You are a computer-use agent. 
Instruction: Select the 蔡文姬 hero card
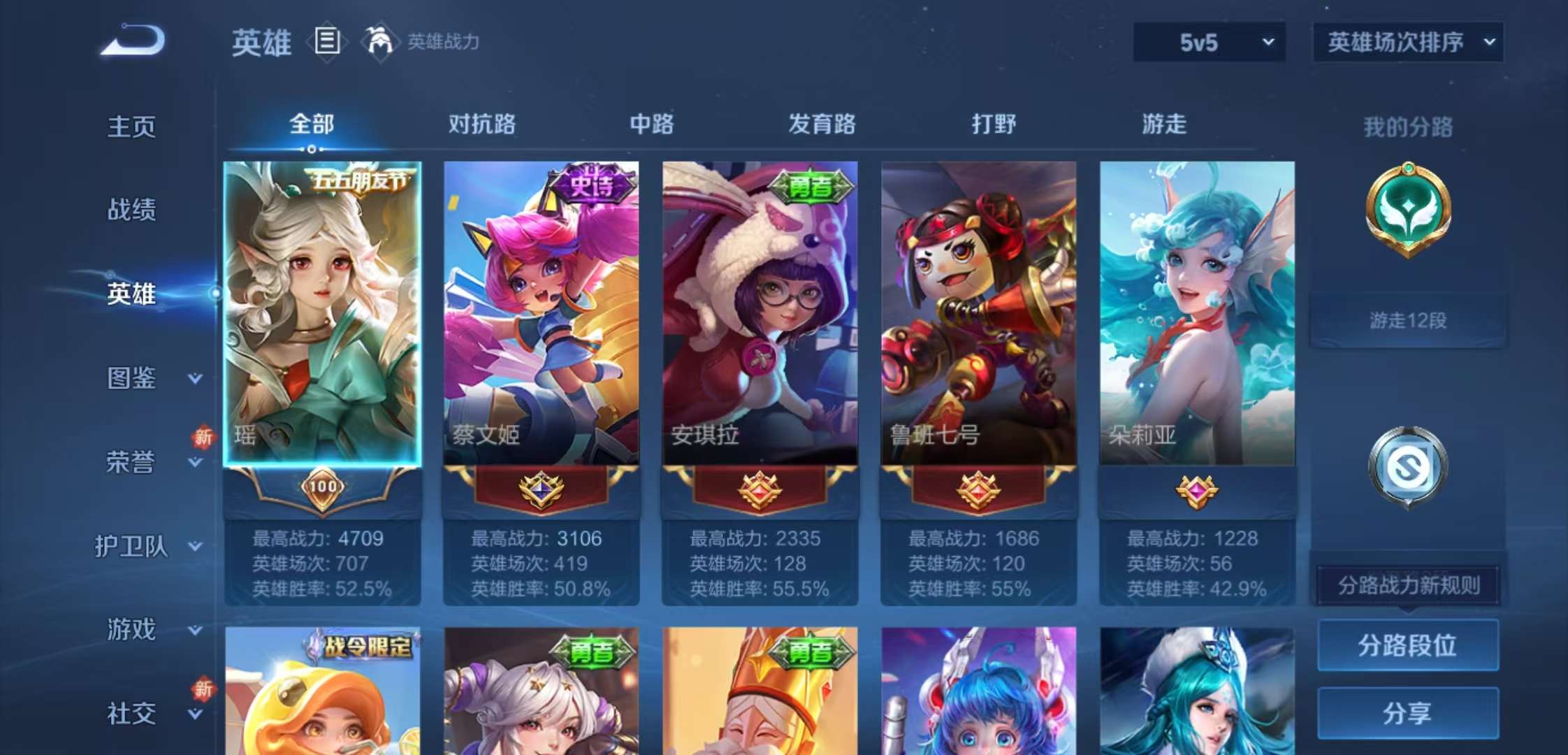click(541, 313)
